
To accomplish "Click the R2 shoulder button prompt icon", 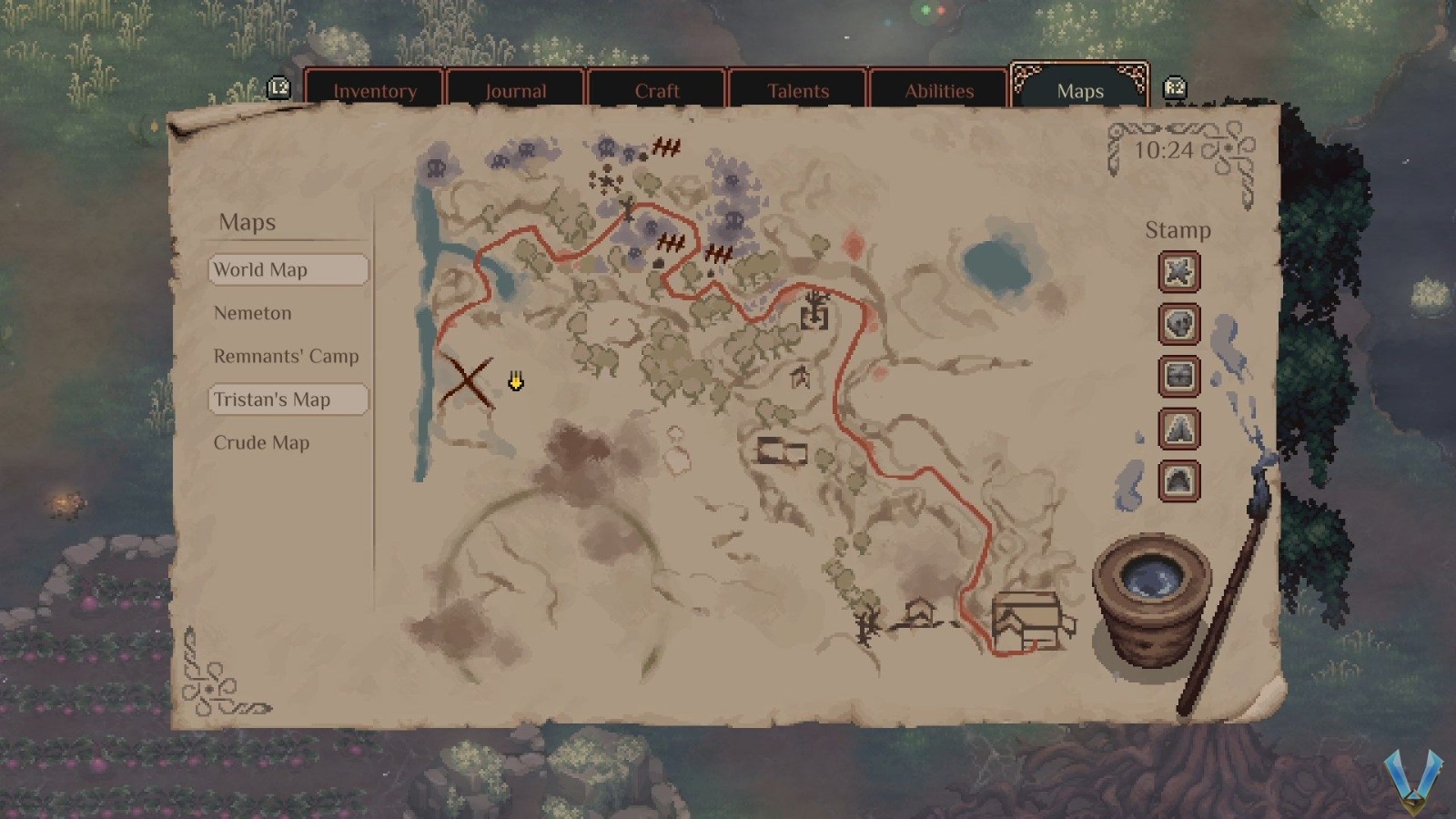I will pos(1175,87).
